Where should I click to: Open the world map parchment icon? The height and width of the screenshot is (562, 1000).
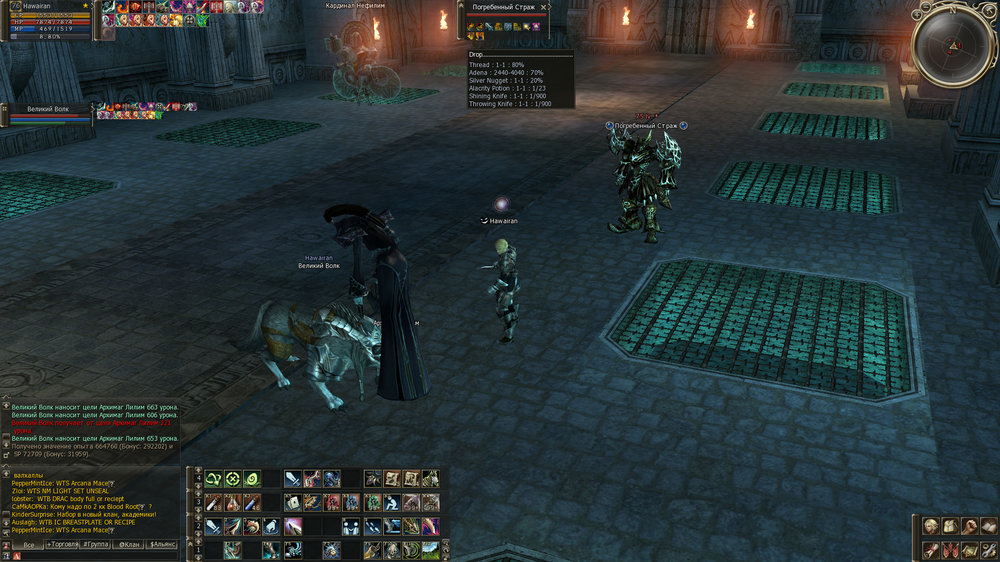click(x=968, y=549)
